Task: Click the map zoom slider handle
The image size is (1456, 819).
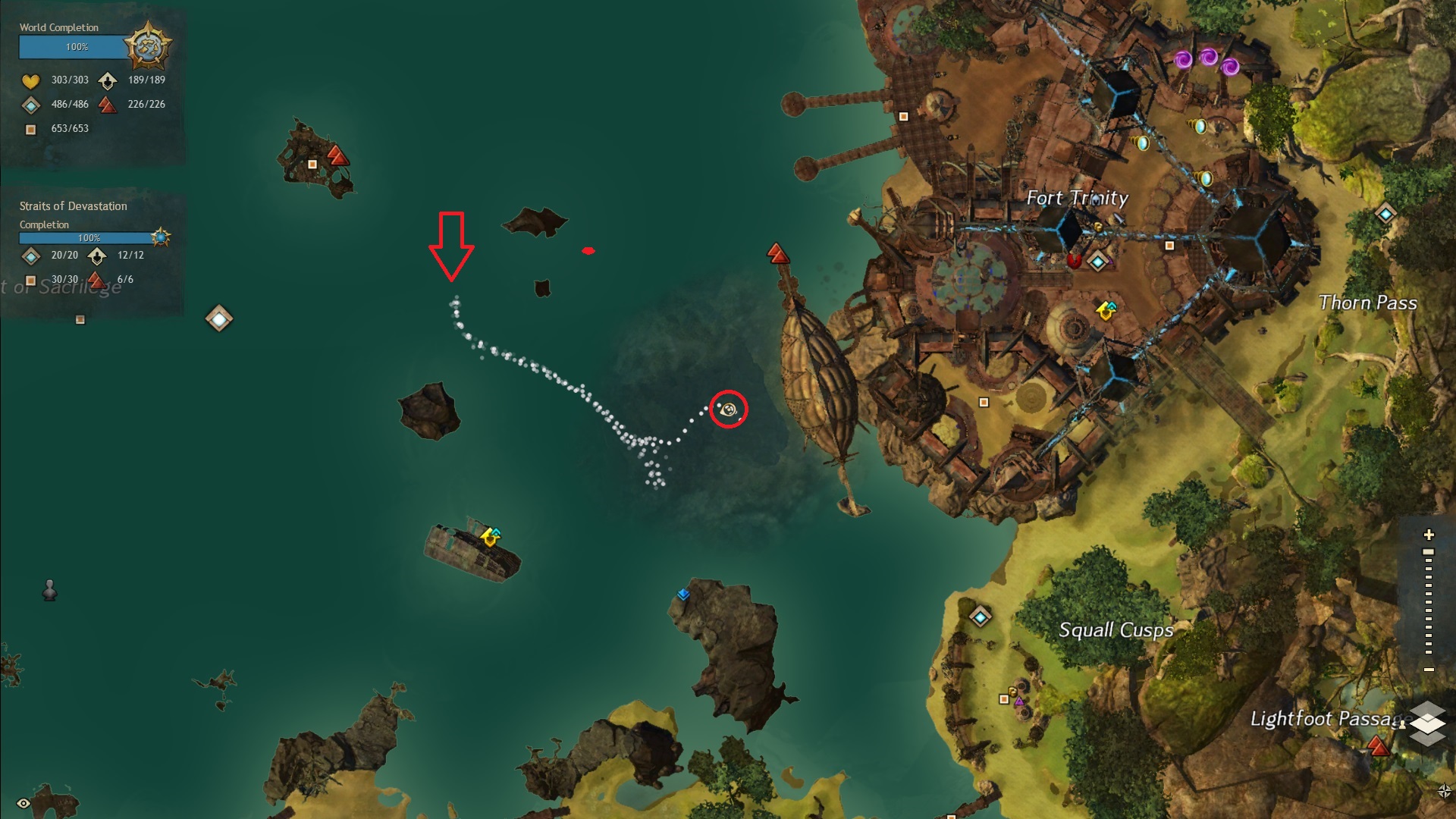Action: click(x=1429, y=552)
